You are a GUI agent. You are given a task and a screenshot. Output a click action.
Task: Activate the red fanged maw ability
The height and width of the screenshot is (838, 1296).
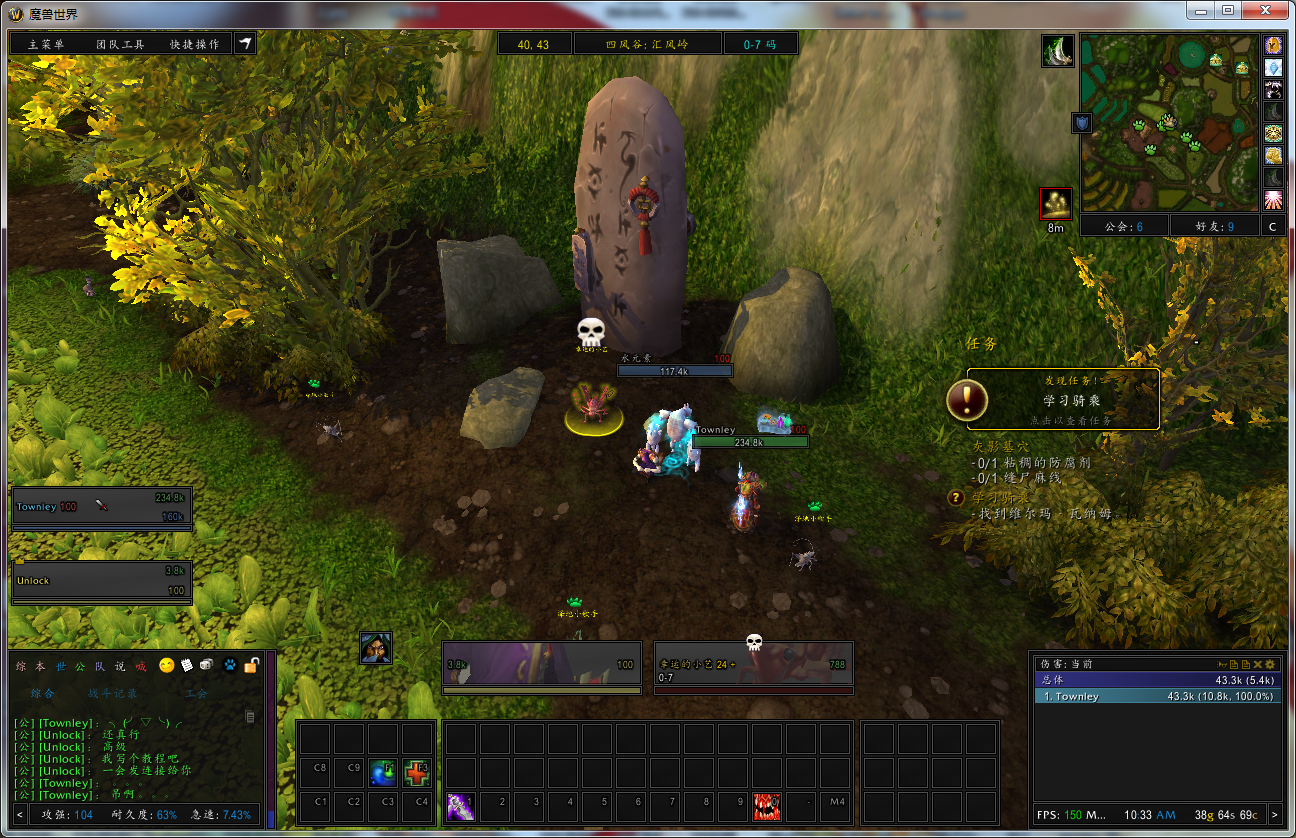[767, 805]
